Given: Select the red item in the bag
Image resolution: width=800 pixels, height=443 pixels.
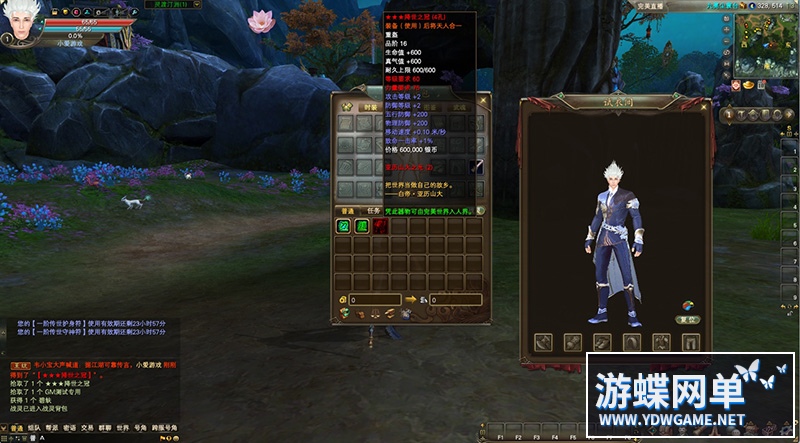Looking at the screenshot, I should [381, 227].
